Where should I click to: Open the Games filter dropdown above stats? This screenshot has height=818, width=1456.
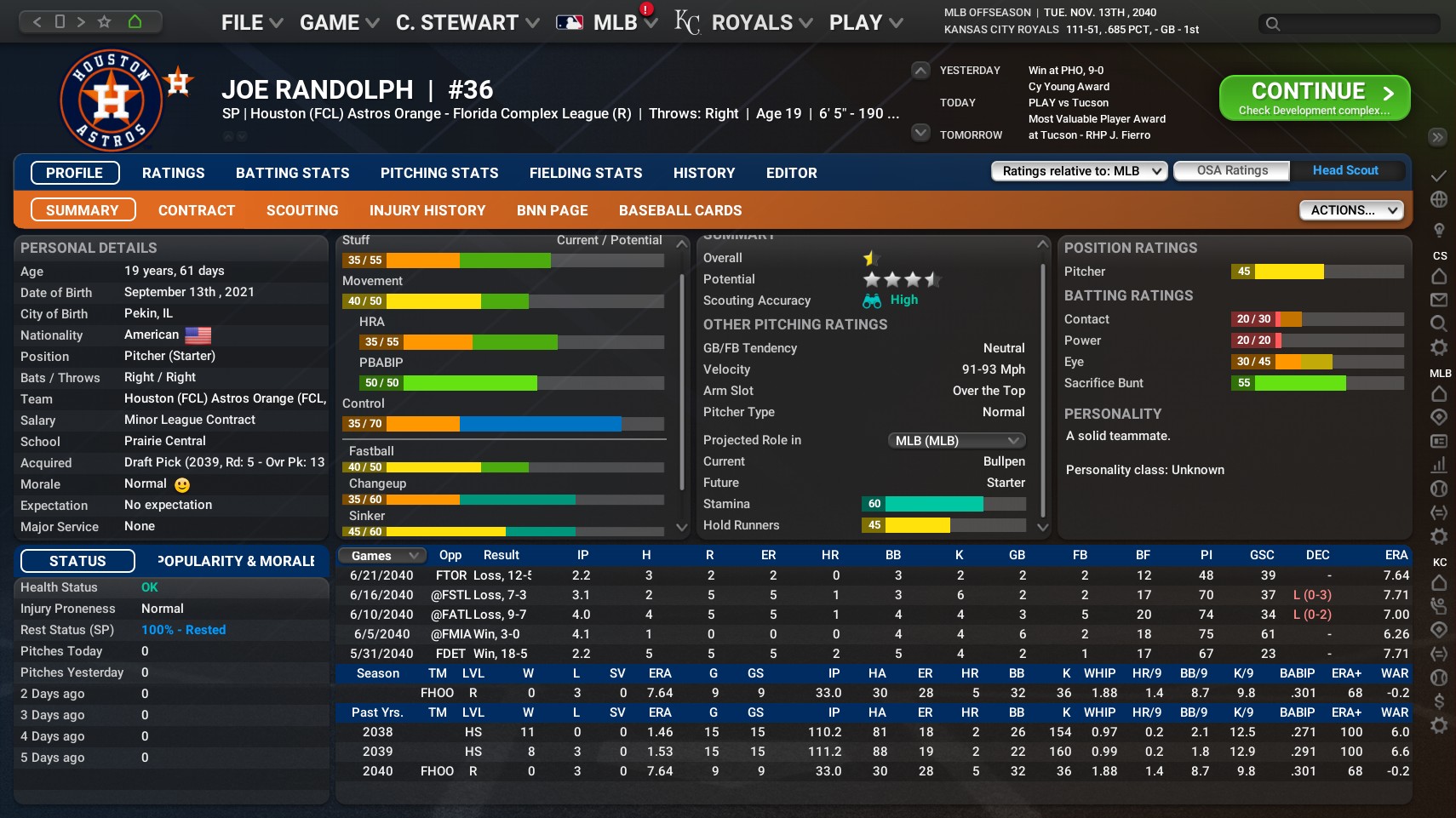(x=381, y=555)
